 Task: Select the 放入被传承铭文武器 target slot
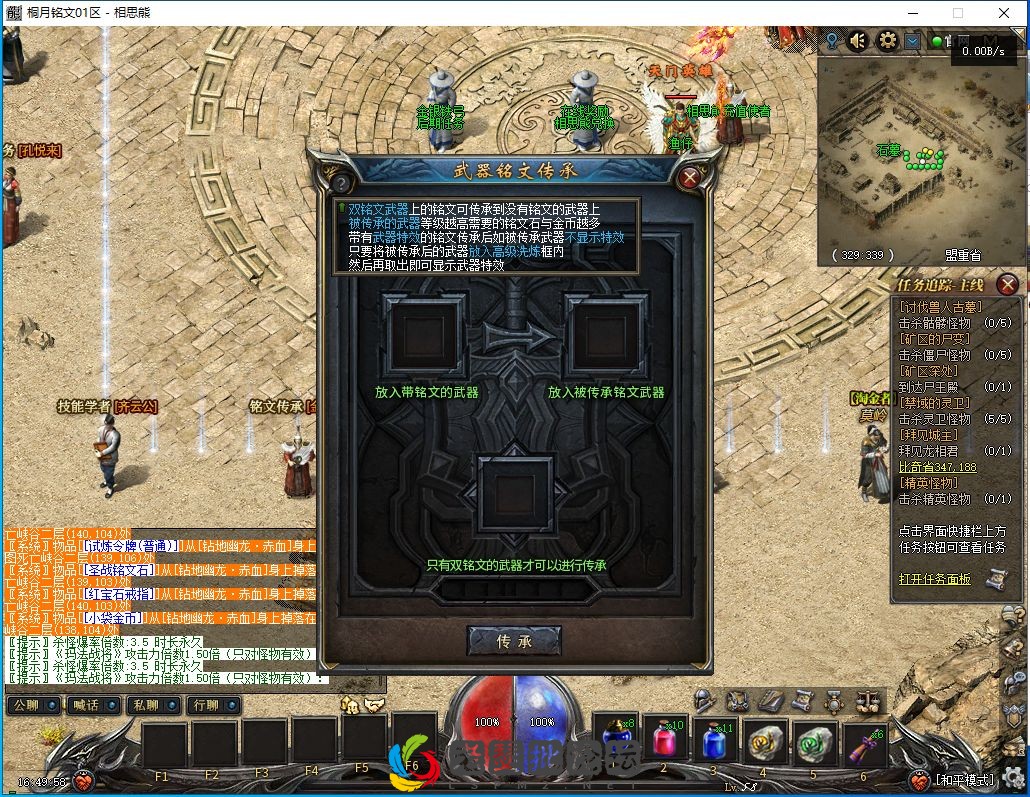pyautogui.click(x=605, y=336)
